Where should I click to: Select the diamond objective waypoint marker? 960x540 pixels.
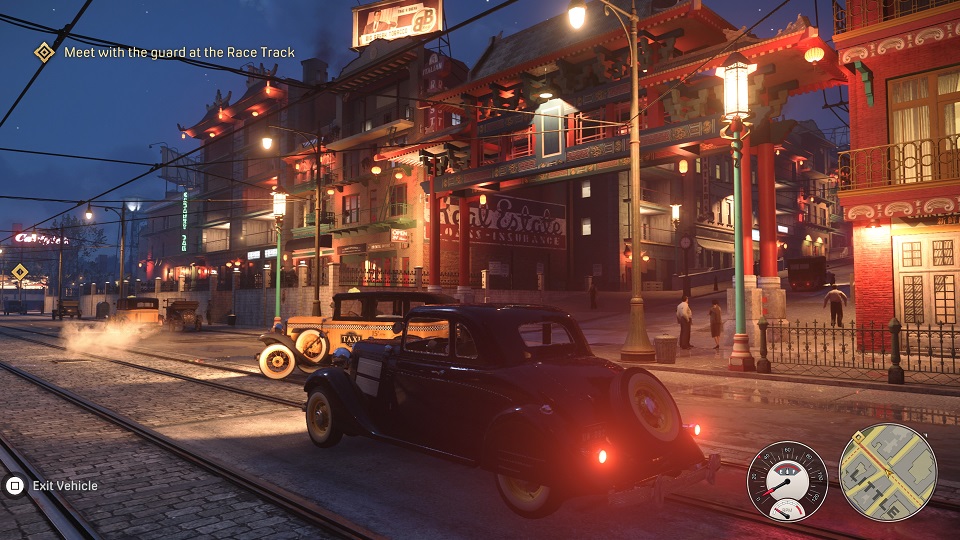click(x=20, y=272)
